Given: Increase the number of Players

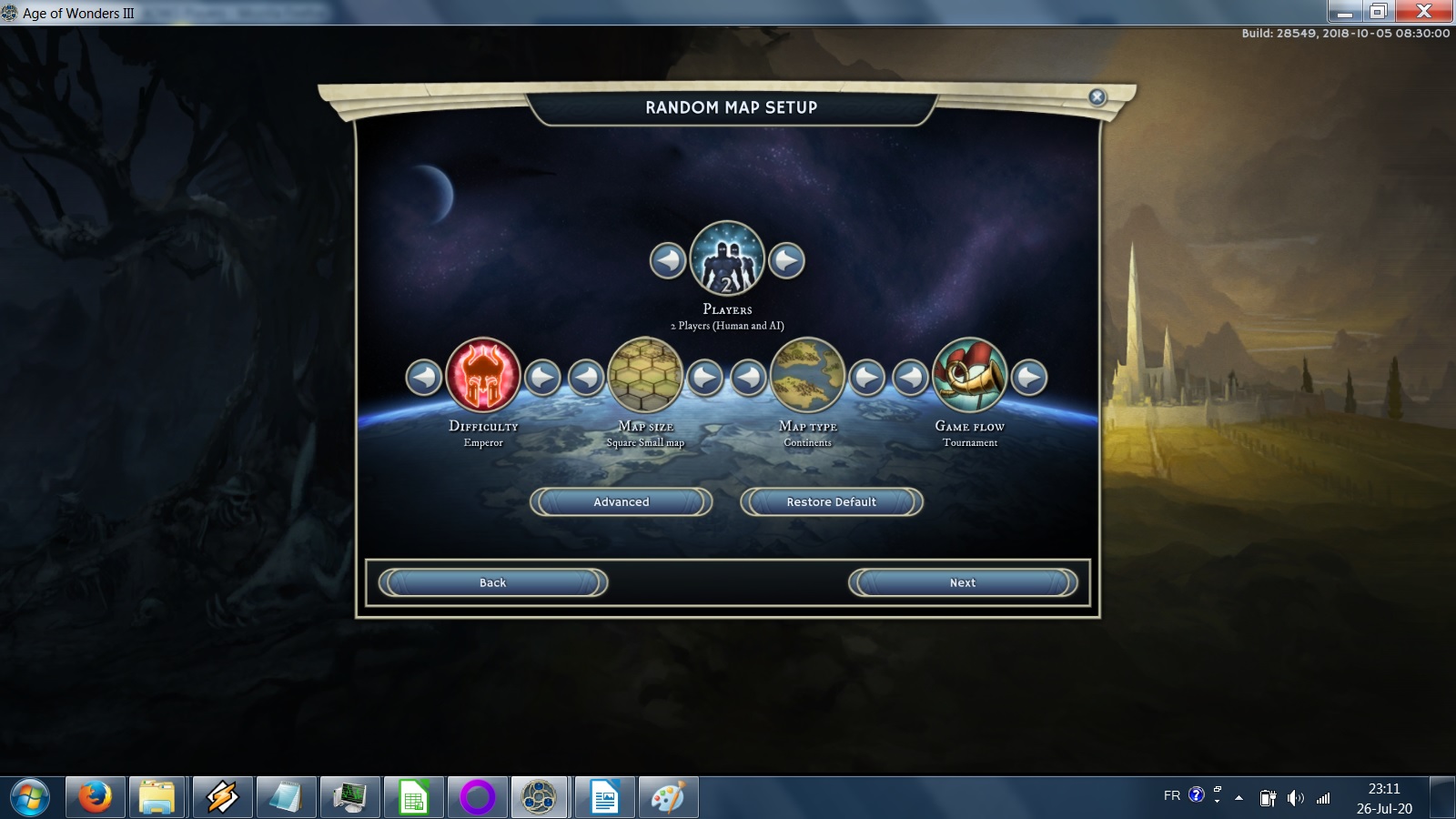Looking at the screenshot, I should click(x=786, y=261).
